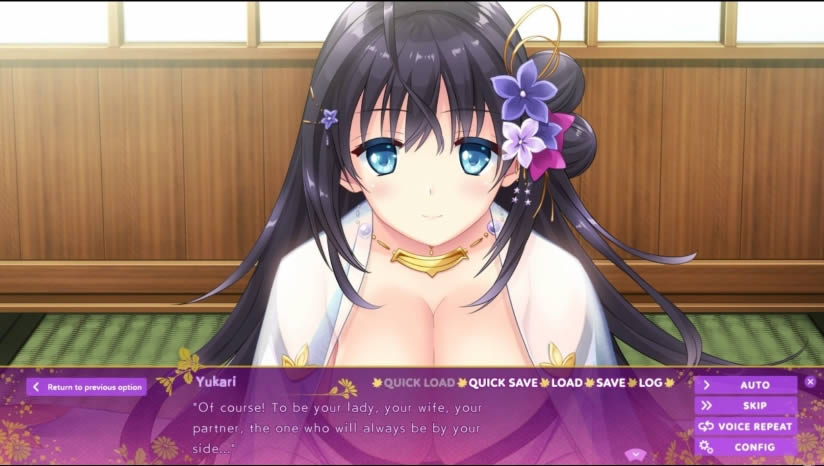Image resolution: width=824 pixels, height=466 pixels.
Task: Replay the line with Voice Repeat
Action: 746,426
